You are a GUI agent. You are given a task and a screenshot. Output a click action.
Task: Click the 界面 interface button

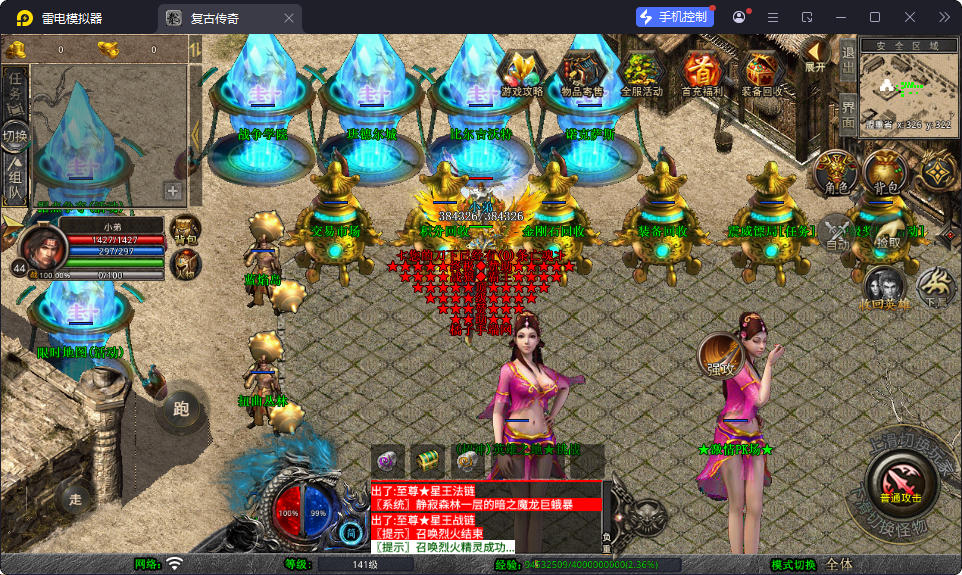(x=848, y=113)
